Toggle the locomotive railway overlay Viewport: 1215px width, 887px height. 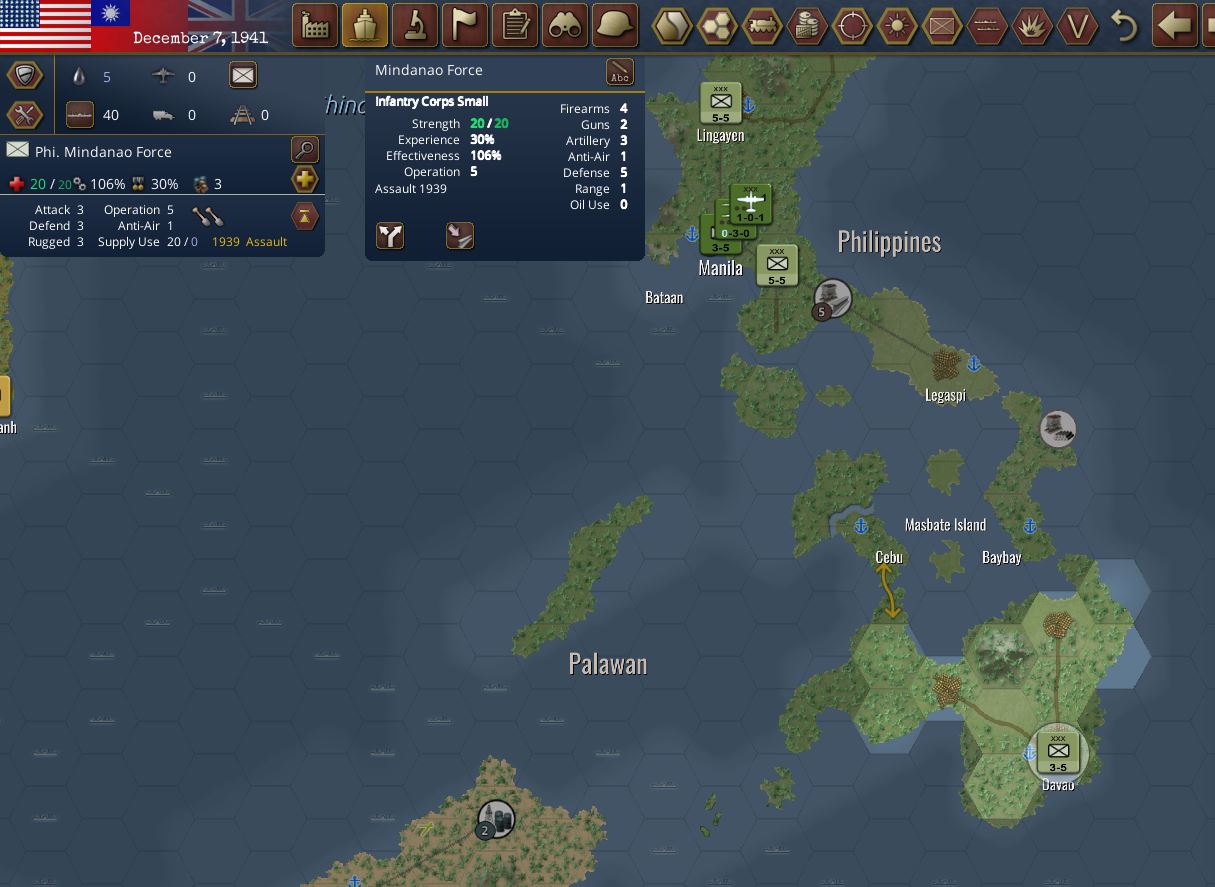point(762,26)
